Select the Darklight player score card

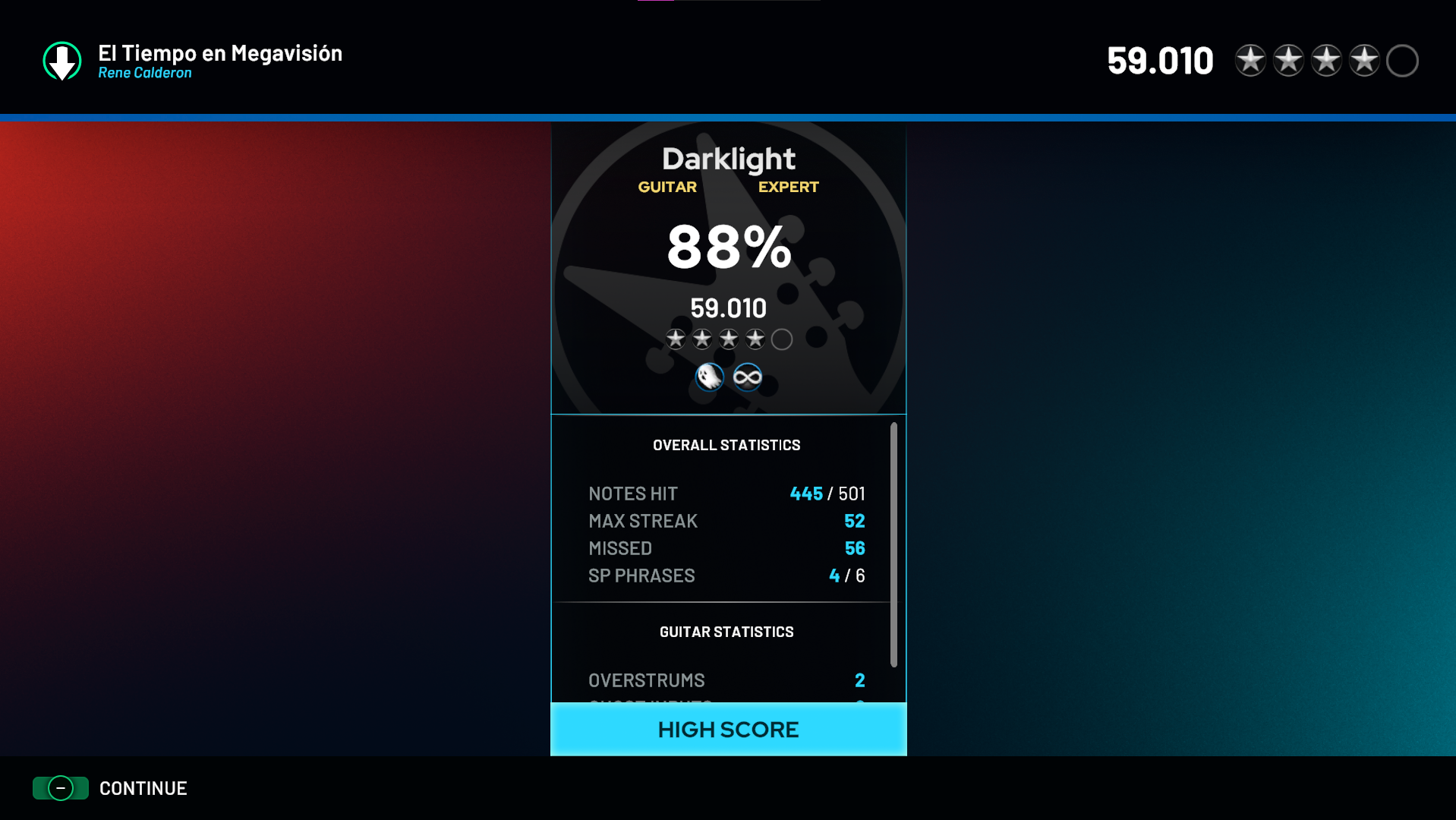point(728,268)
